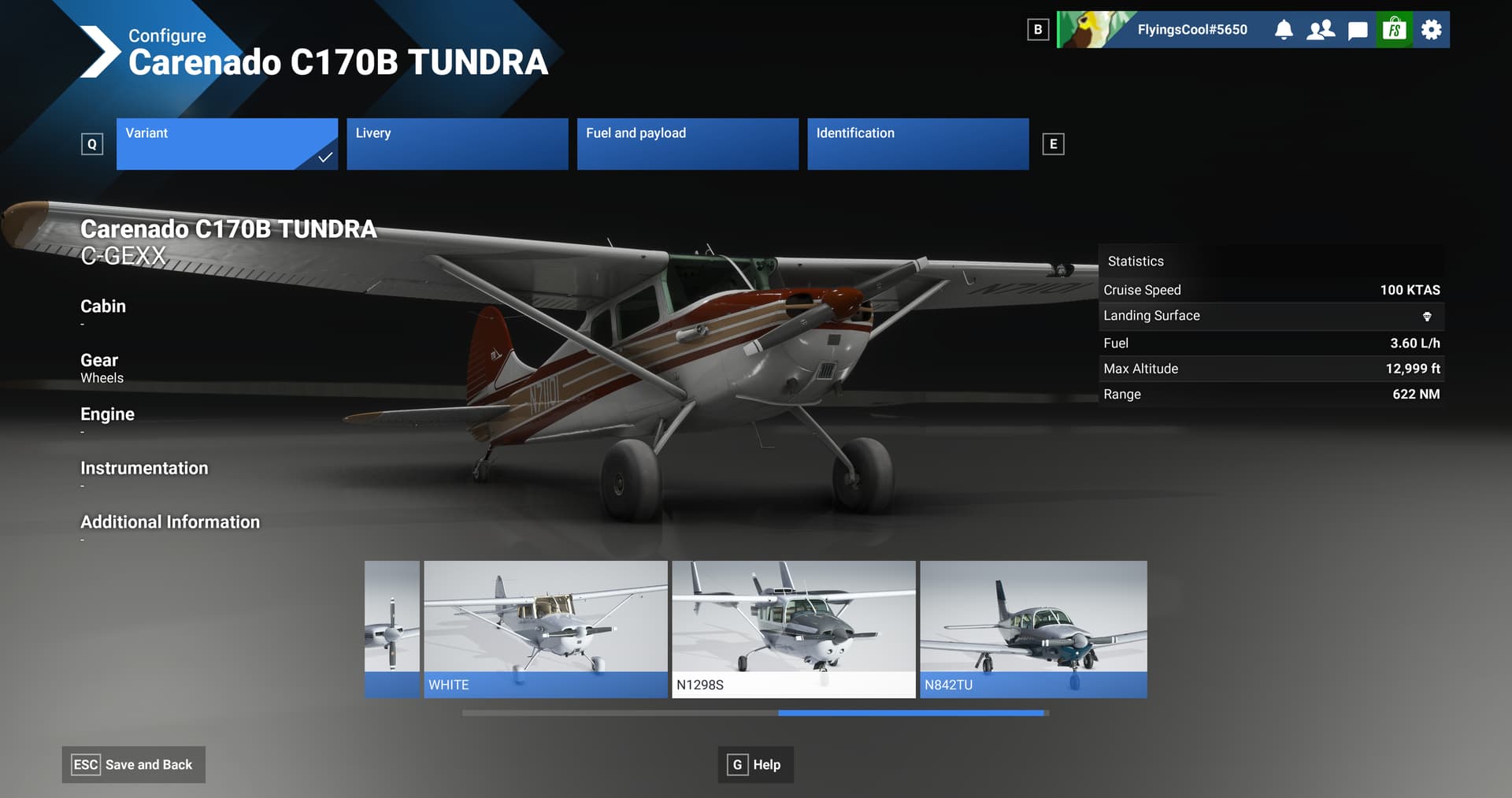Open the Fuel and payload tab
The image size is (1512, 798).
point(687,144)
